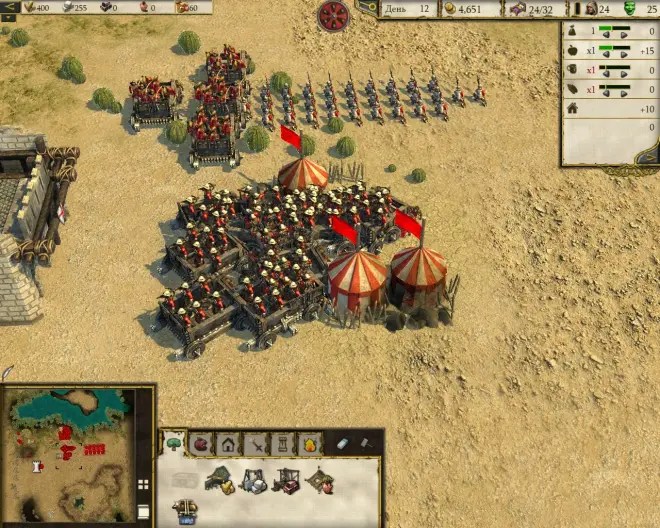Select the sword weapons buildings tab
Viewport: 660px width, 528px height.
pos(256,443)
